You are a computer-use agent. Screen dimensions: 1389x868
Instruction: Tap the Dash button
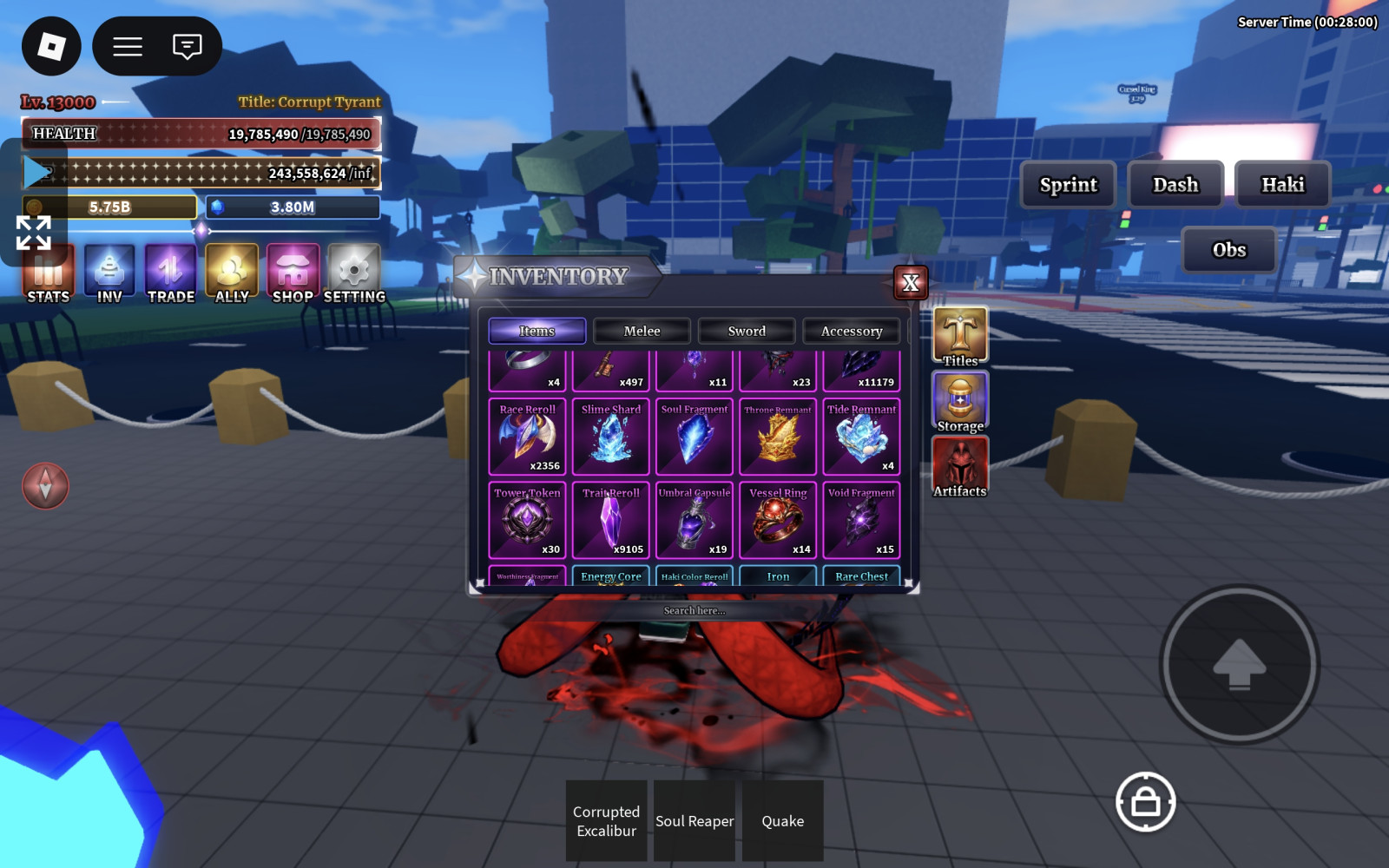point(1175,185)
